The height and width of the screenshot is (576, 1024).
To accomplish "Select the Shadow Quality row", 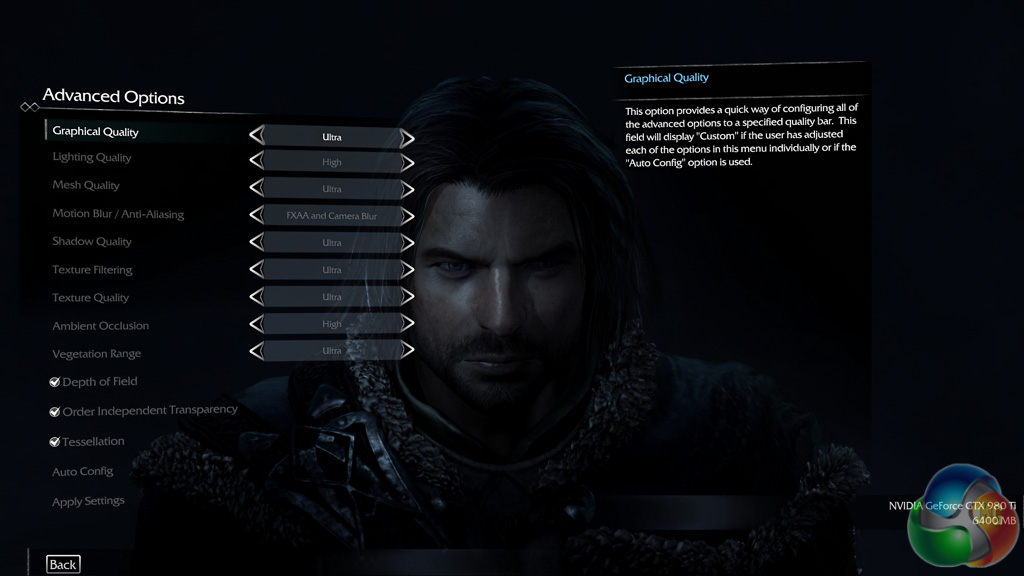I will coord(92,242).
